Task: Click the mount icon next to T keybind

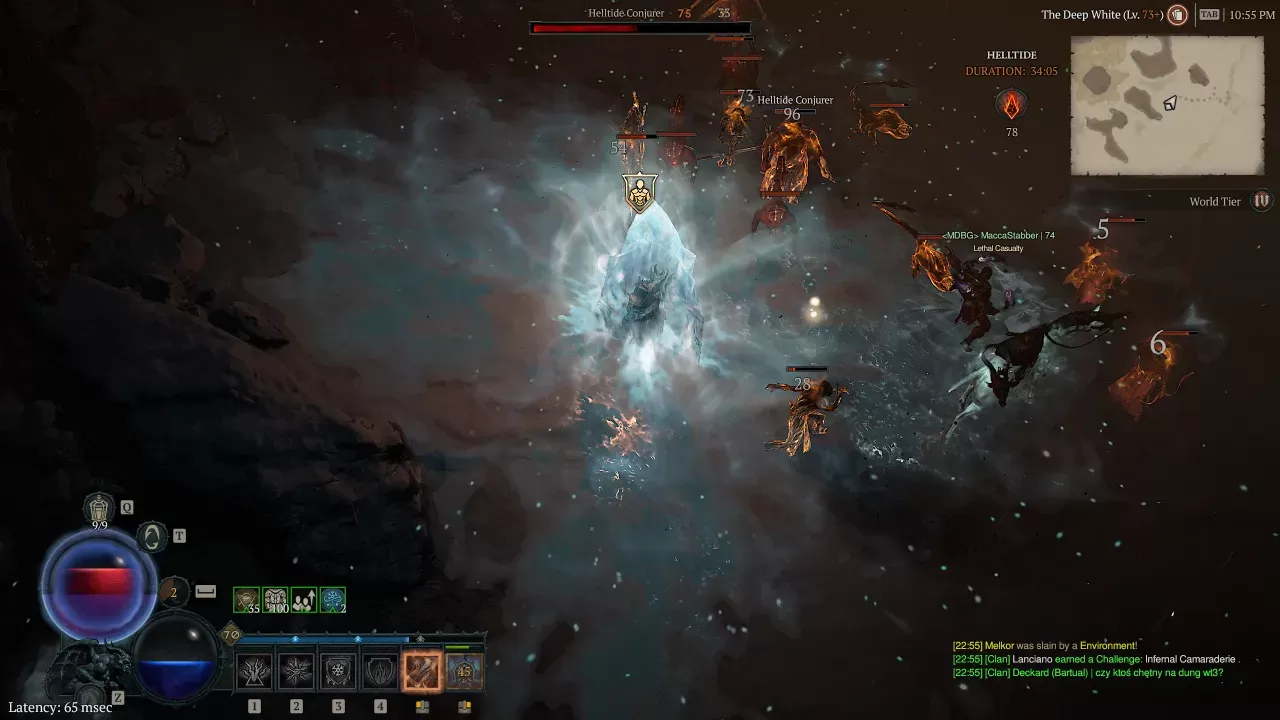Action: [x=152, y=536]
